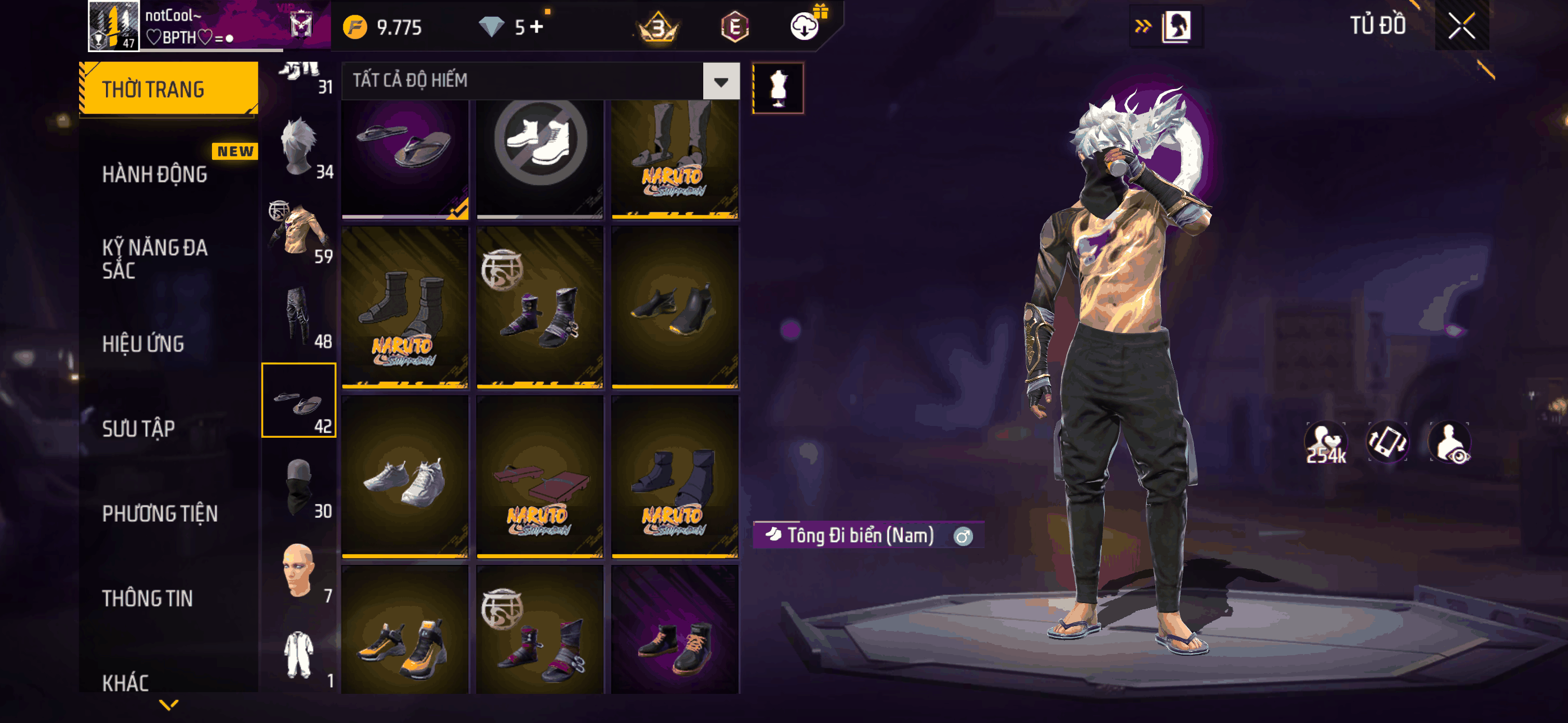Screen dimensions: 1568x723
Task: Select the no-shoes unequip tile
Action: click(539, 158)
